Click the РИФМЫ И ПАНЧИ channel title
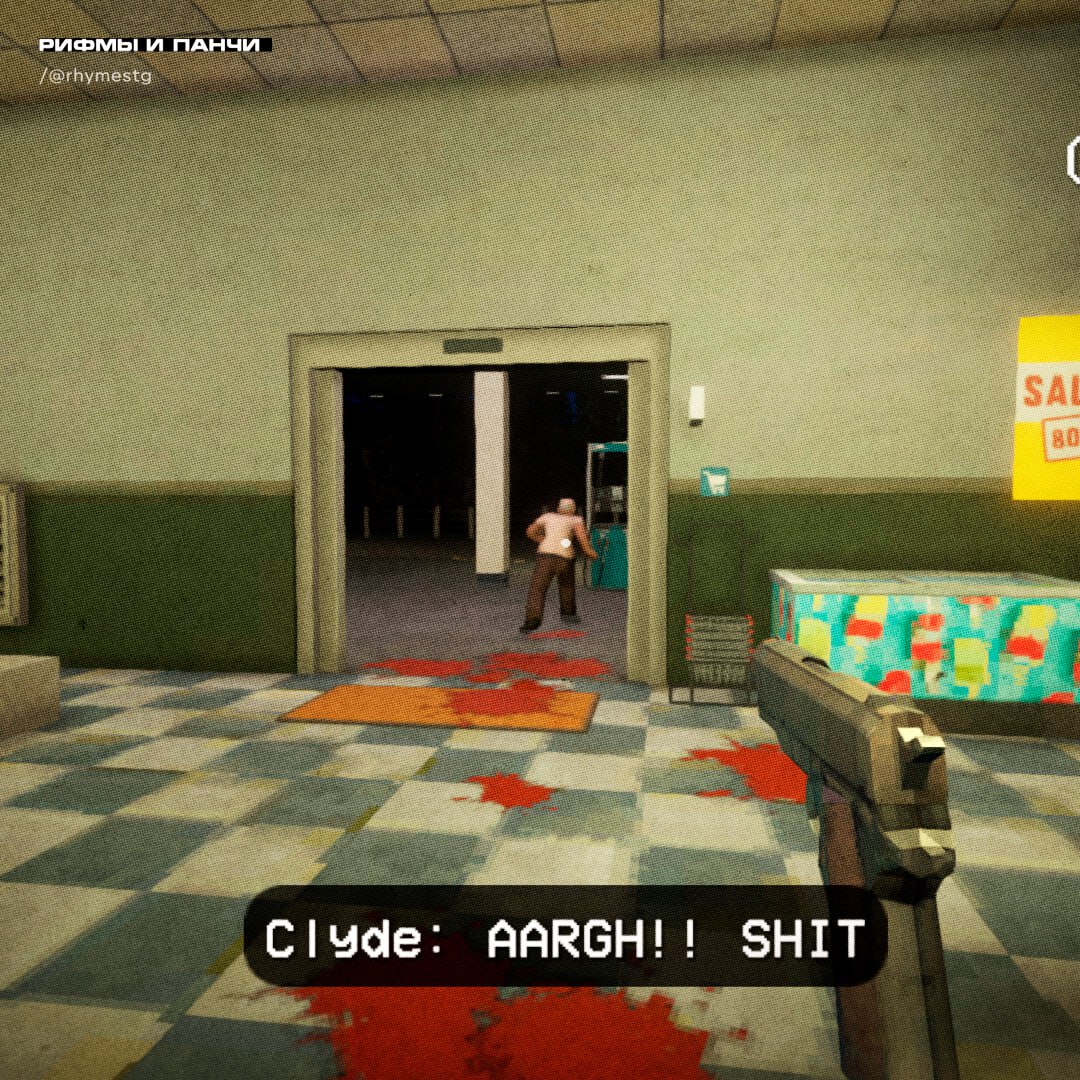 point(152,46)
